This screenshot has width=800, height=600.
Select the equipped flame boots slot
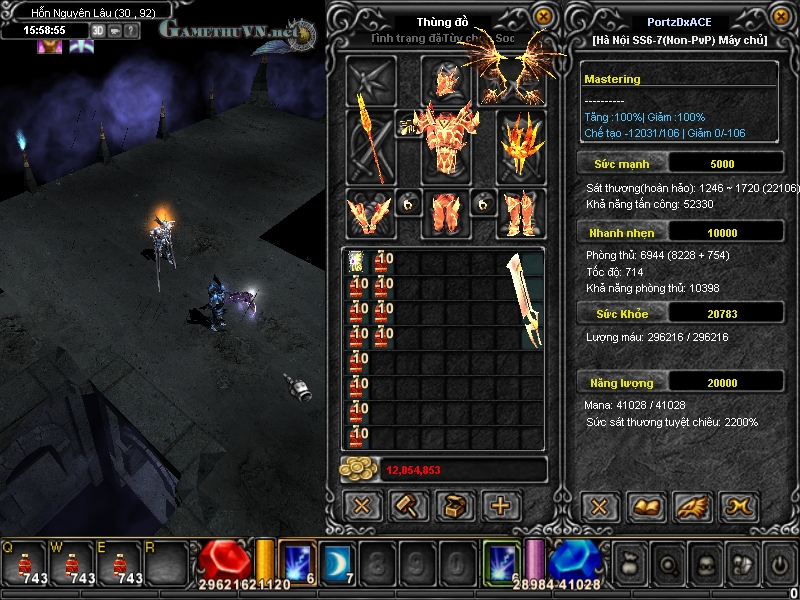coord(521,213)
